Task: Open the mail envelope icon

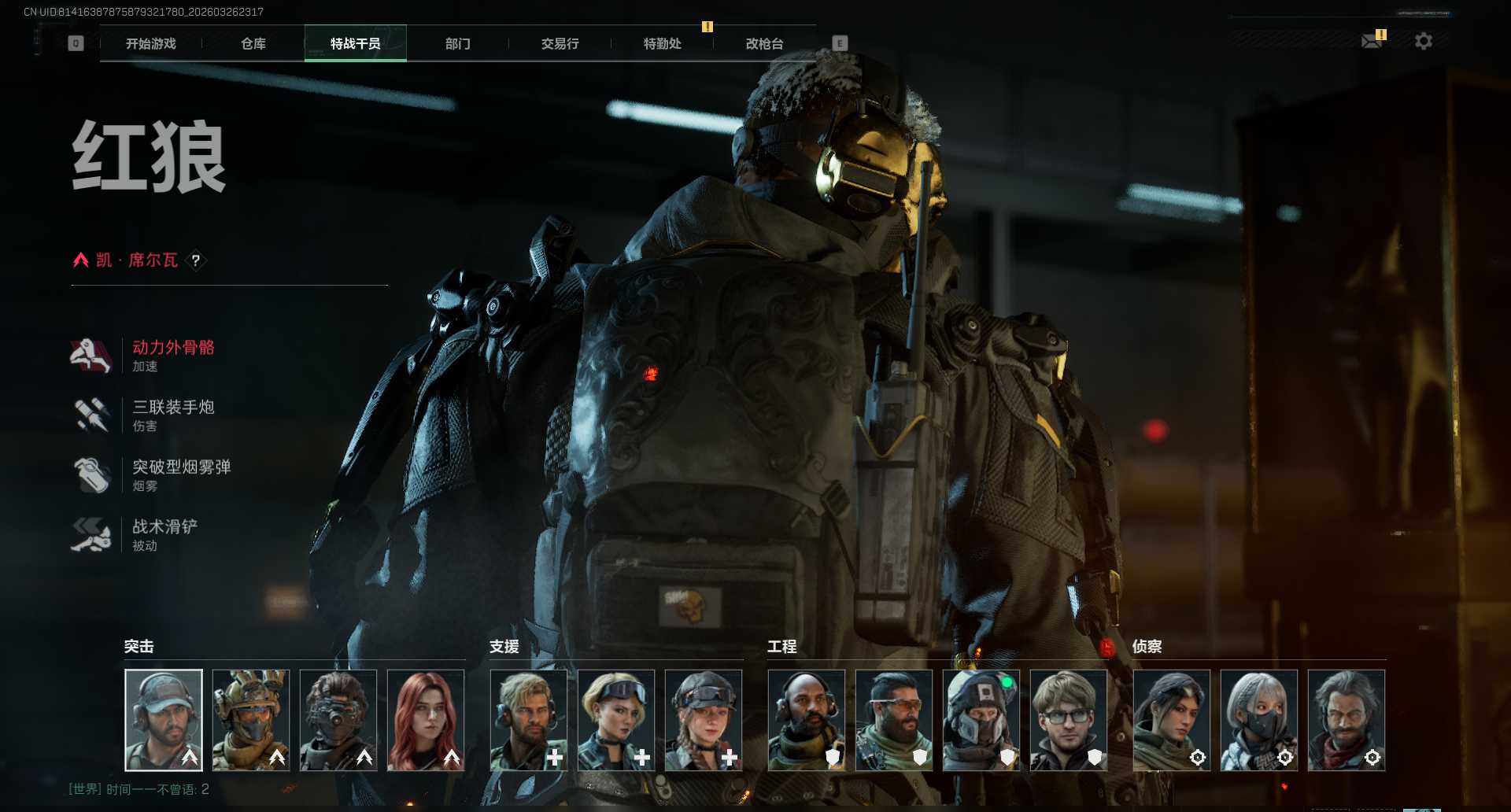Action: click(1372, 41)
